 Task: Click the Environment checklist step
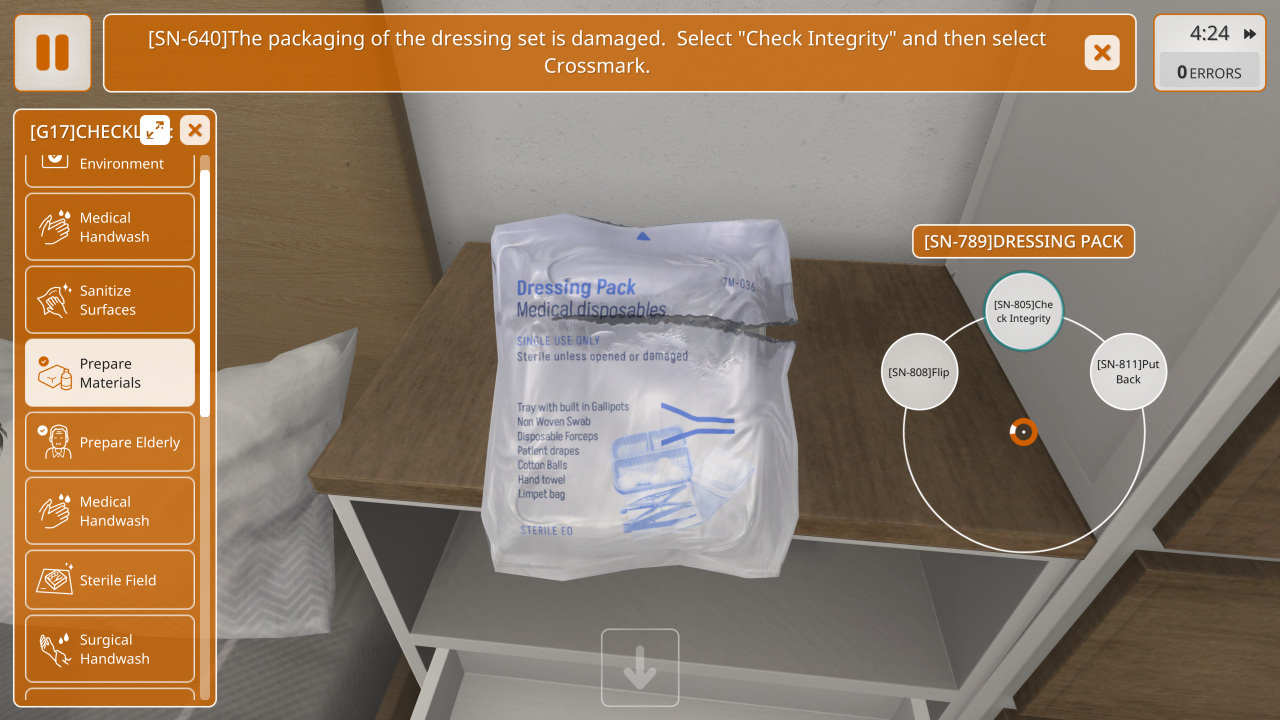pos(110,166)
